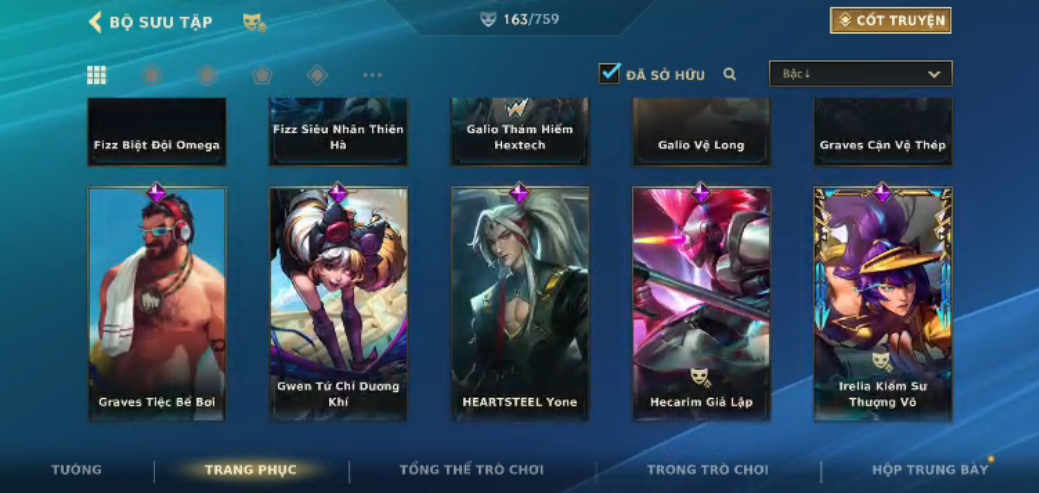Pick the Irelia Kiếm Sư Thượng Võ skin
The height and width of the screenshot is (493, 1039).
click(x=883, y=304)
